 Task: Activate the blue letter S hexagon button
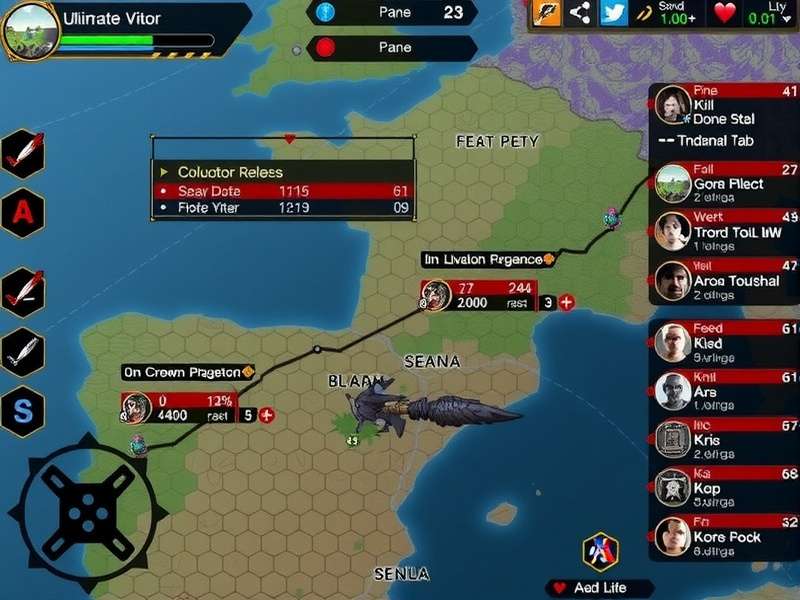(22, 411)
